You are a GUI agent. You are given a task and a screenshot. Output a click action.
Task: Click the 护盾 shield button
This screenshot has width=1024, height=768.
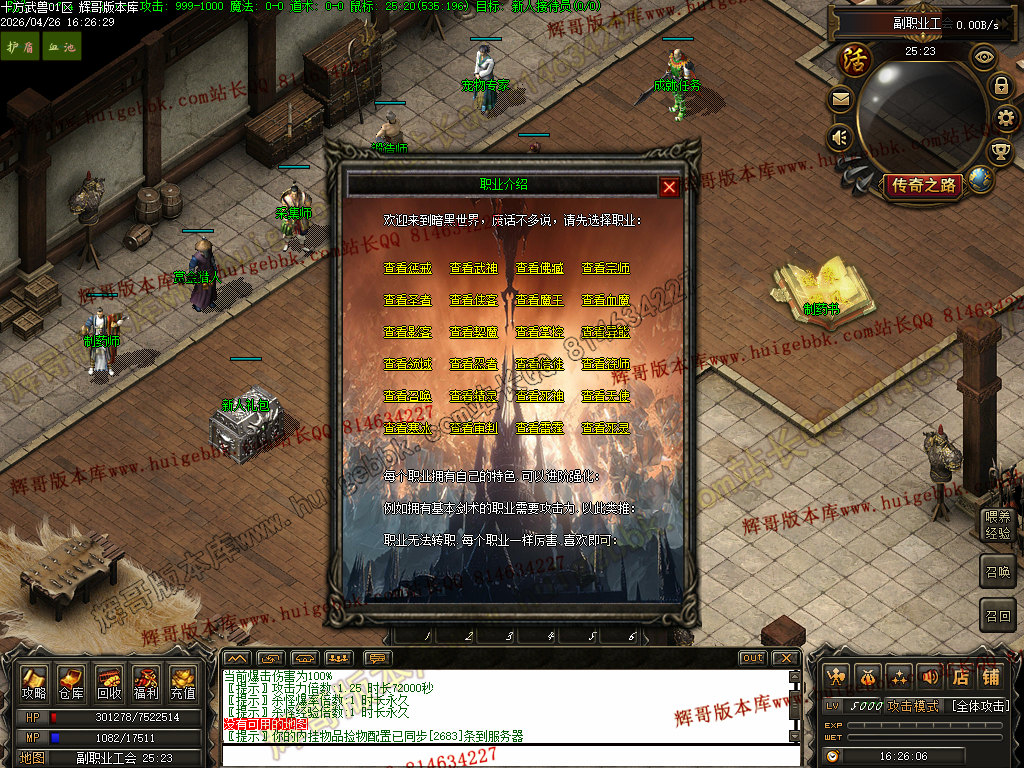[x=19, y=47]
